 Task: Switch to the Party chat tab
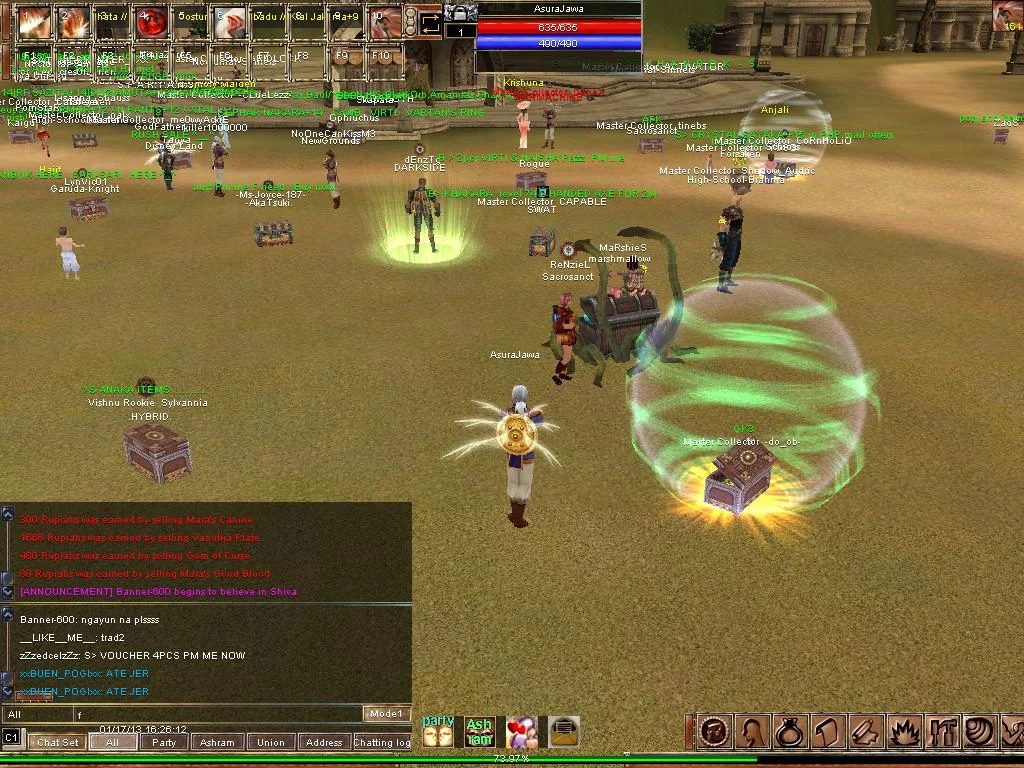click(x=164, y=742)
